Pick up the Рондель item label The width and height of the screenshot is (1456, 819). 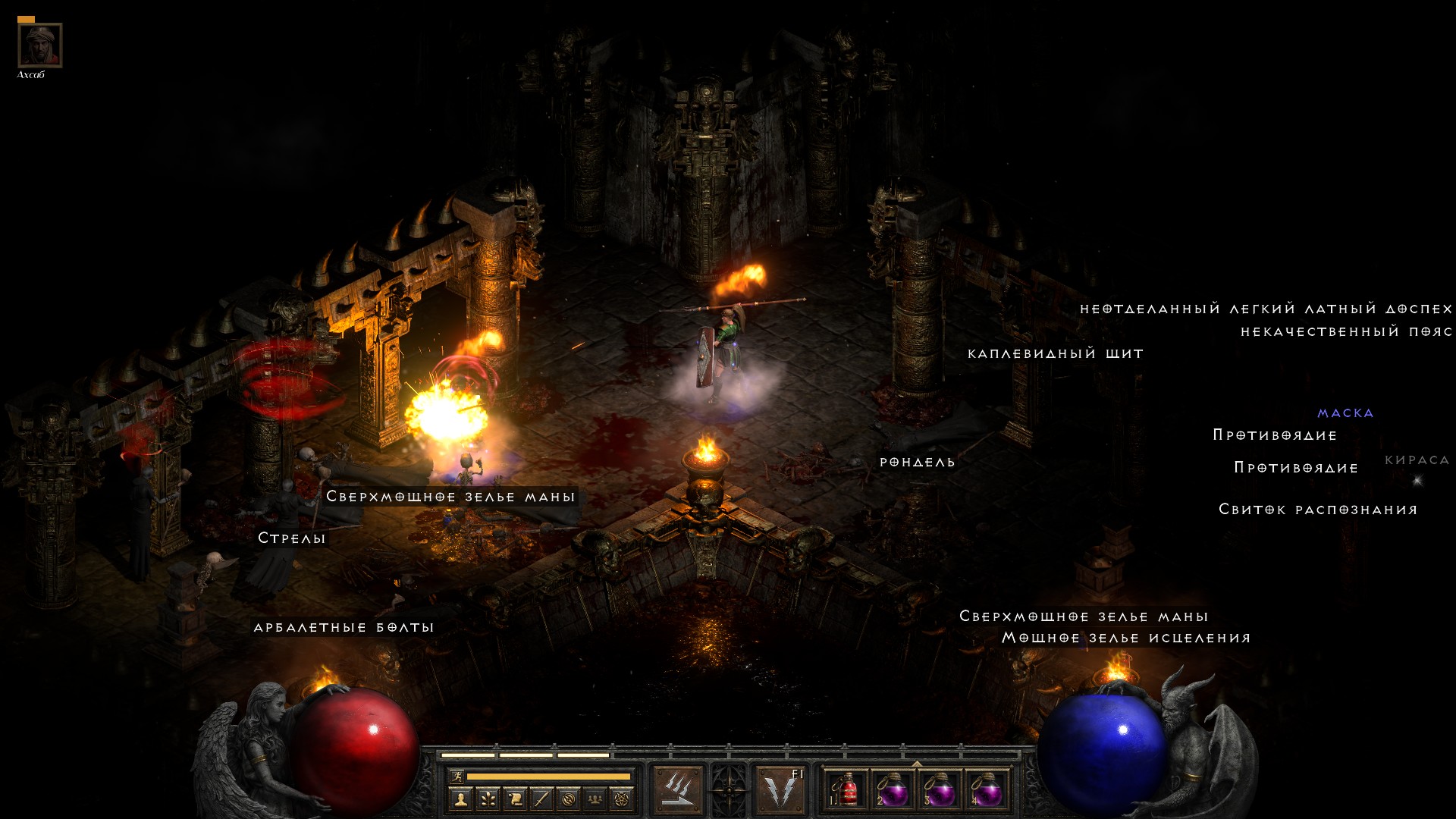point(917,463)
